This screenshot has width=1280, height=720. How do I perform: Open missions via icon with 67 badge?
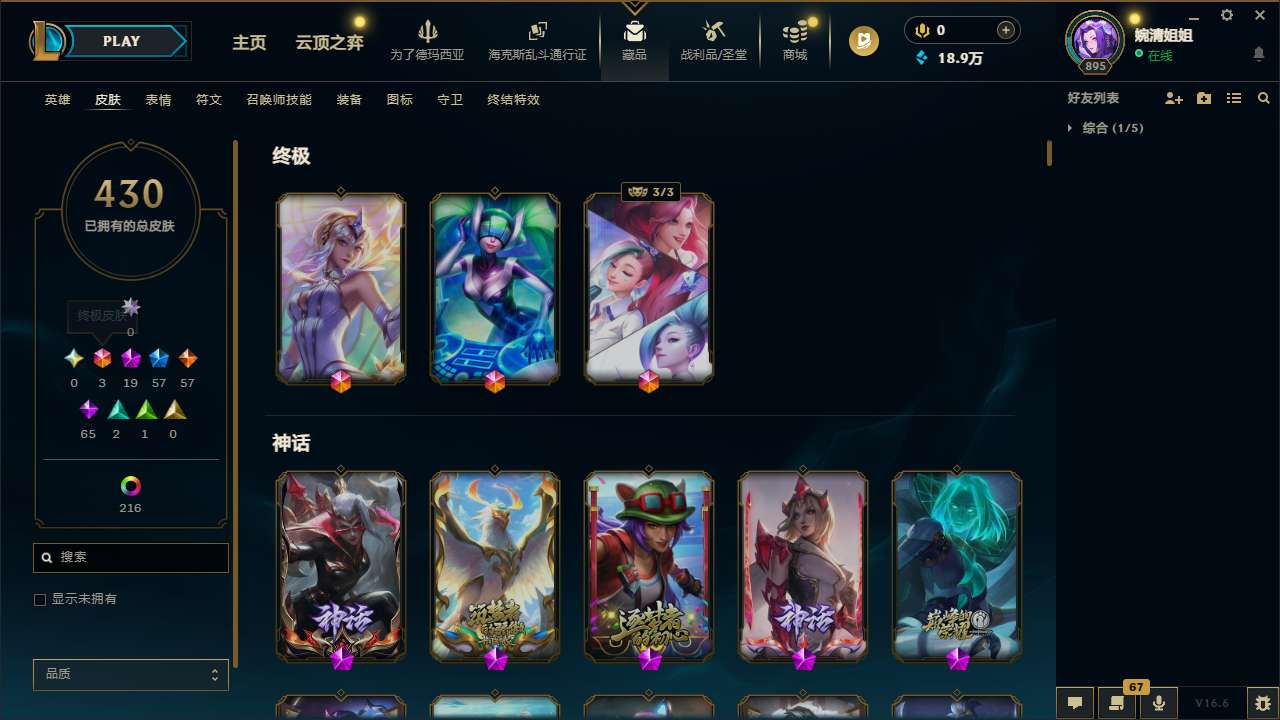(x=1116, y=703)
